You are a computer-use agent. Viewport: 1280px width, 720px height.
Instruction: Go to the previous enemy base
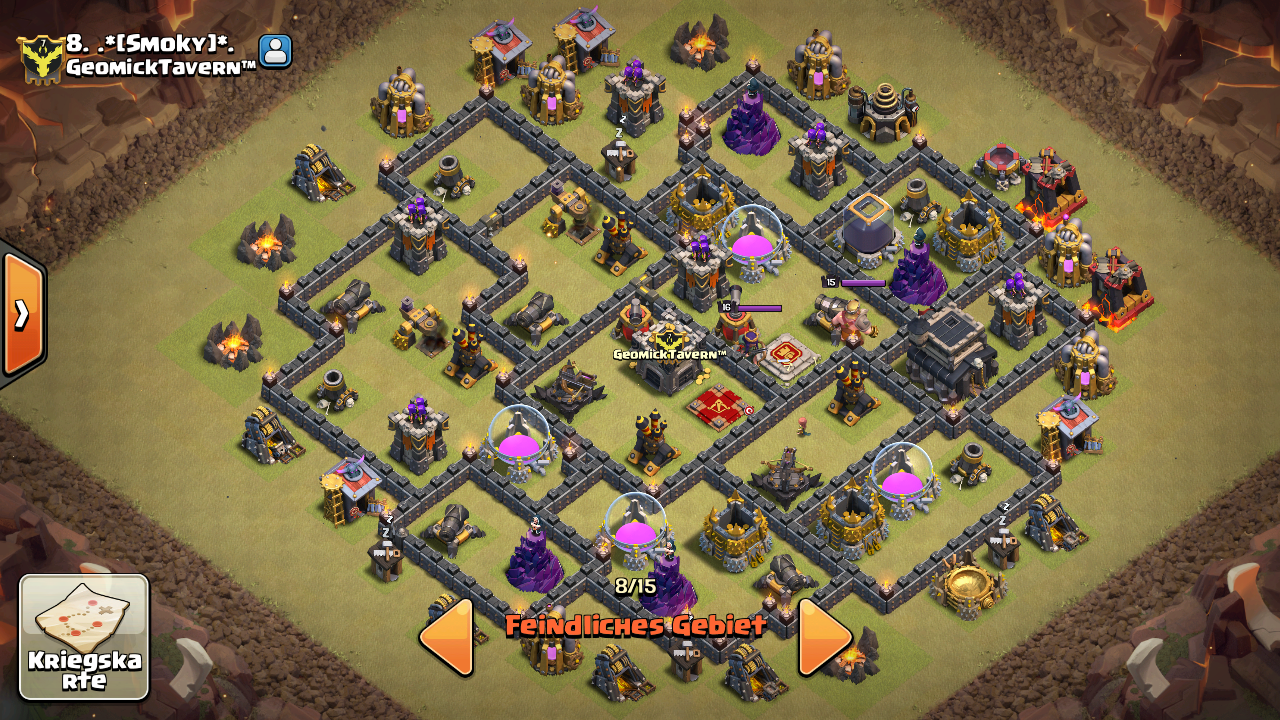pos(446,636)
